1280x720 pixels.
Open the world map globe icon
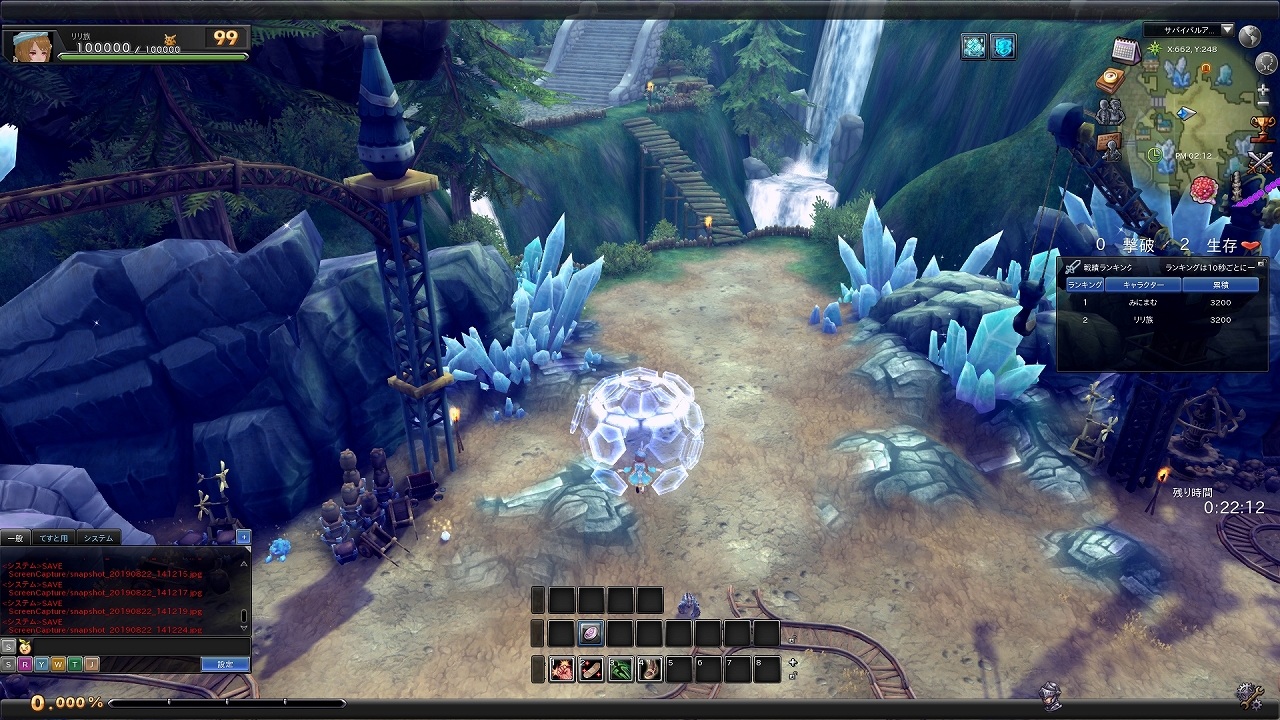[1249, 37]
